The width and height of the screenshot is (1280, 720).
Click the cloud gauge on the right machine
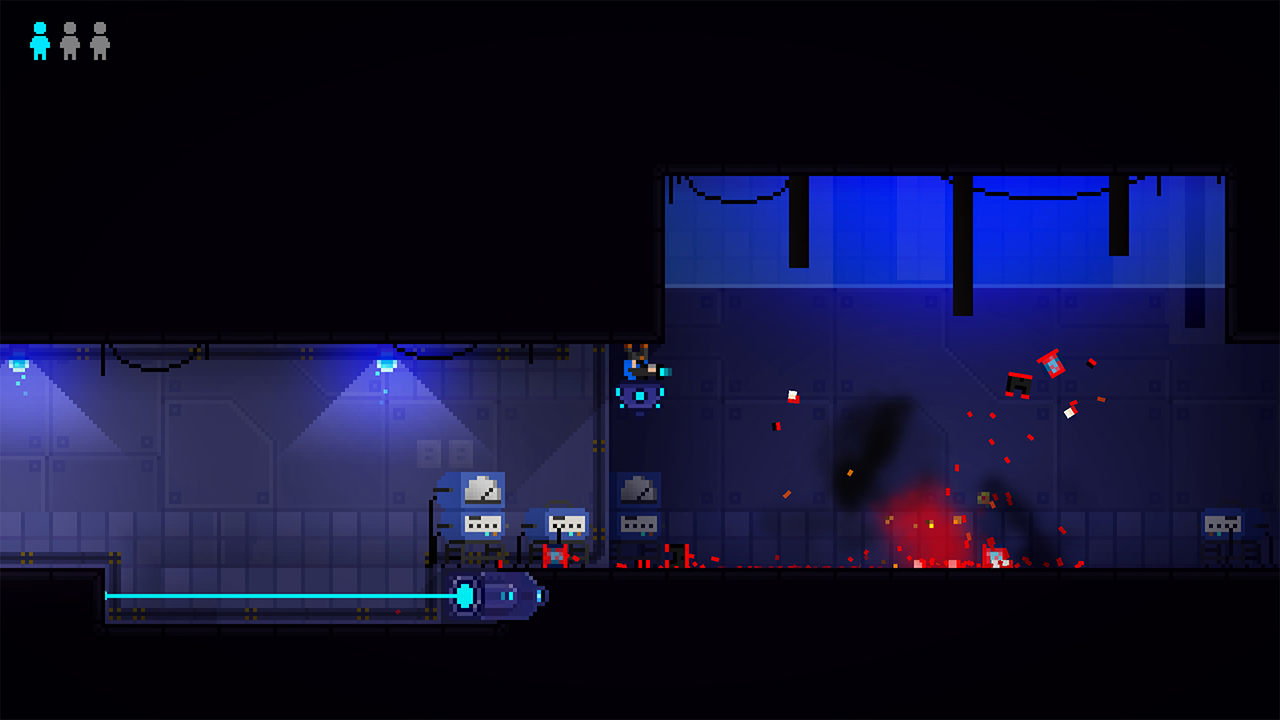click(638, 491)
